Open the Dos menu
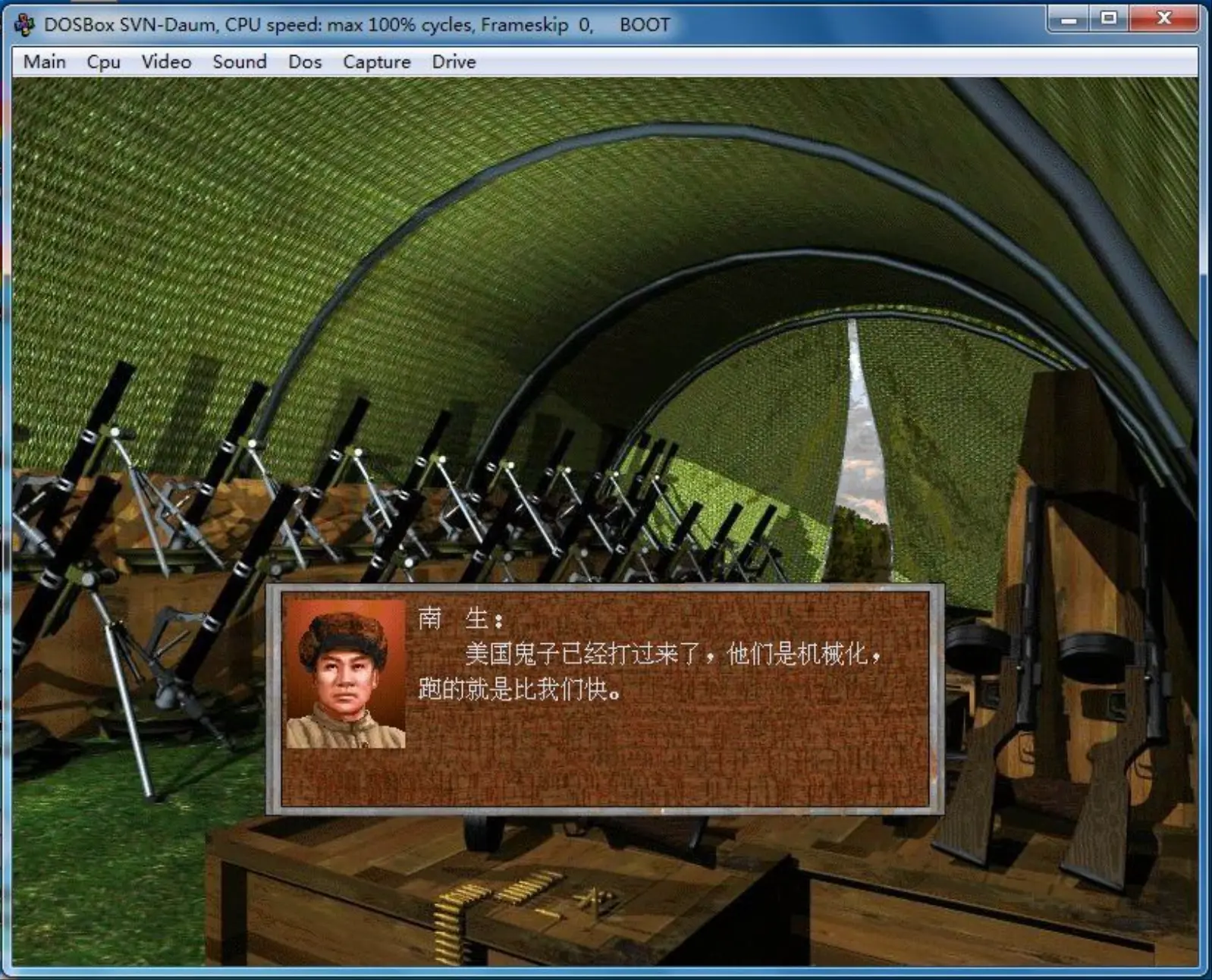The height and width of the screenshot is (980, 1212). pyautogui.click(x=304, y=61)
